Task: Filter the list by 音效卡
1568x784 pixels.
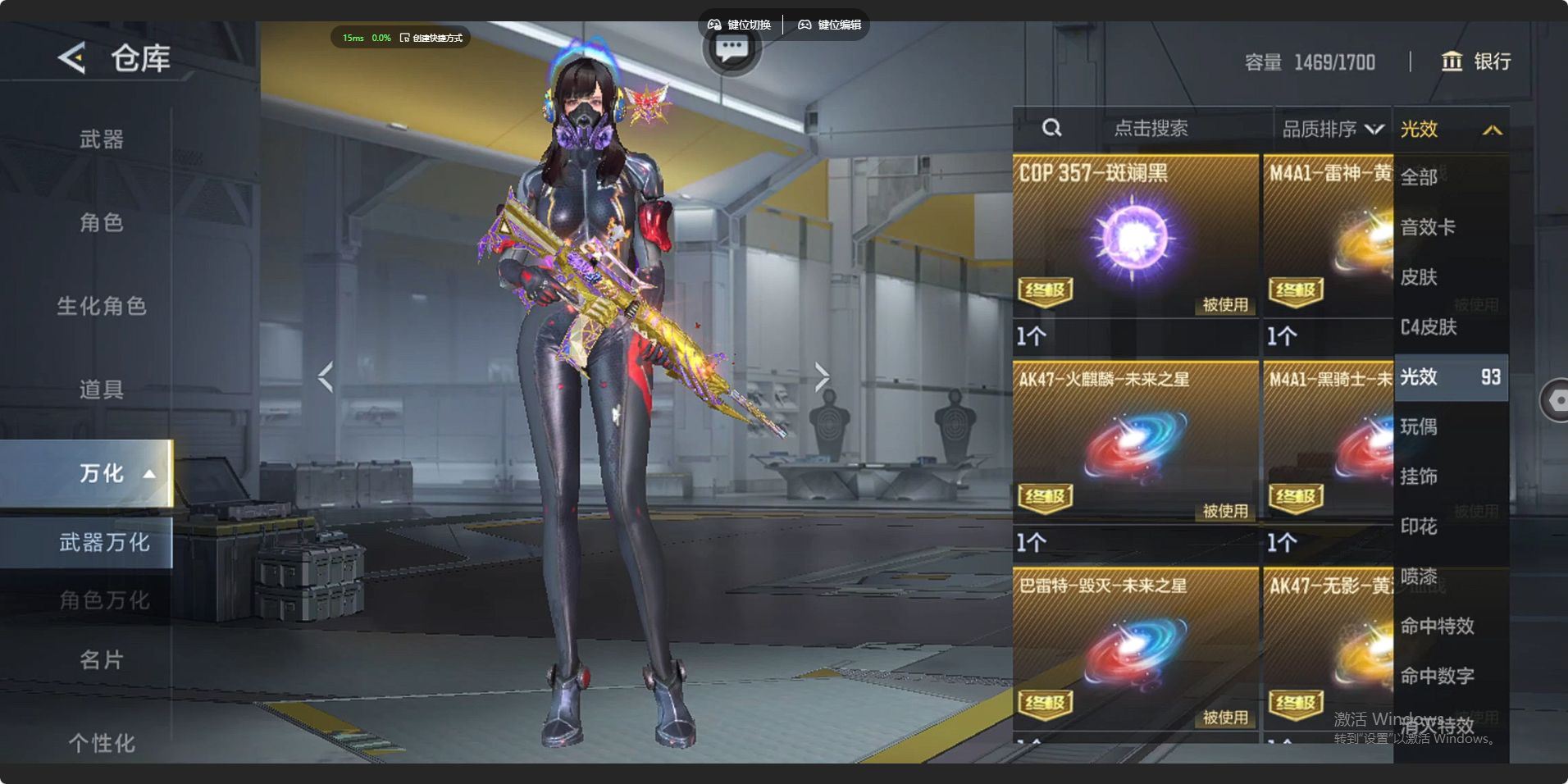Action: coord(1428,227)
